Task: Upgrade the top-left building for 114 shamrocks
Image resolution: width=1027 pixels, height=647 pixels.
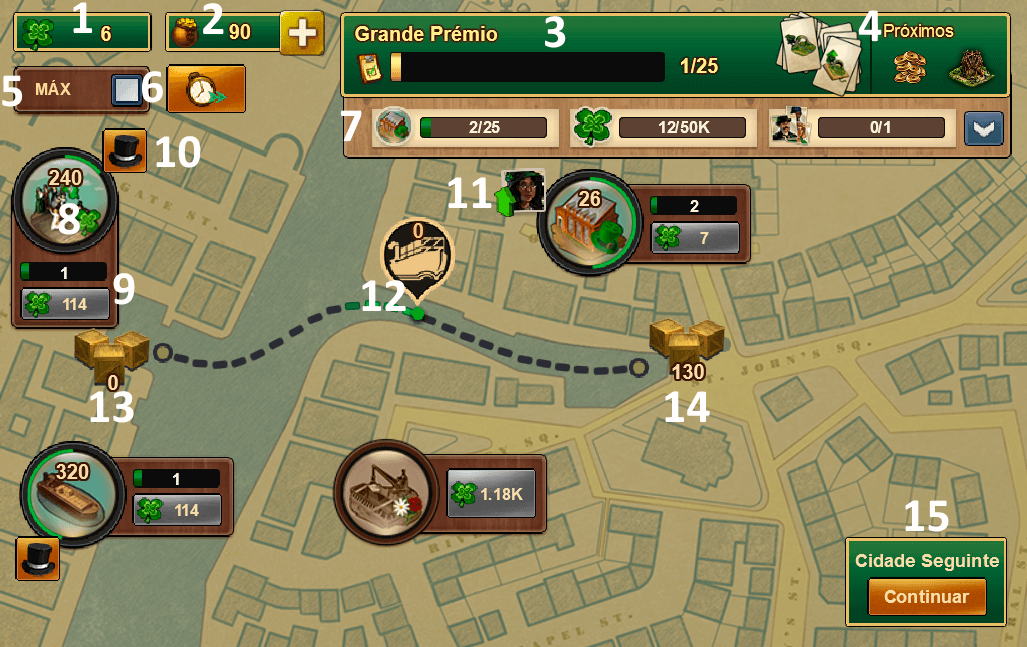Action: pos(64,305)
